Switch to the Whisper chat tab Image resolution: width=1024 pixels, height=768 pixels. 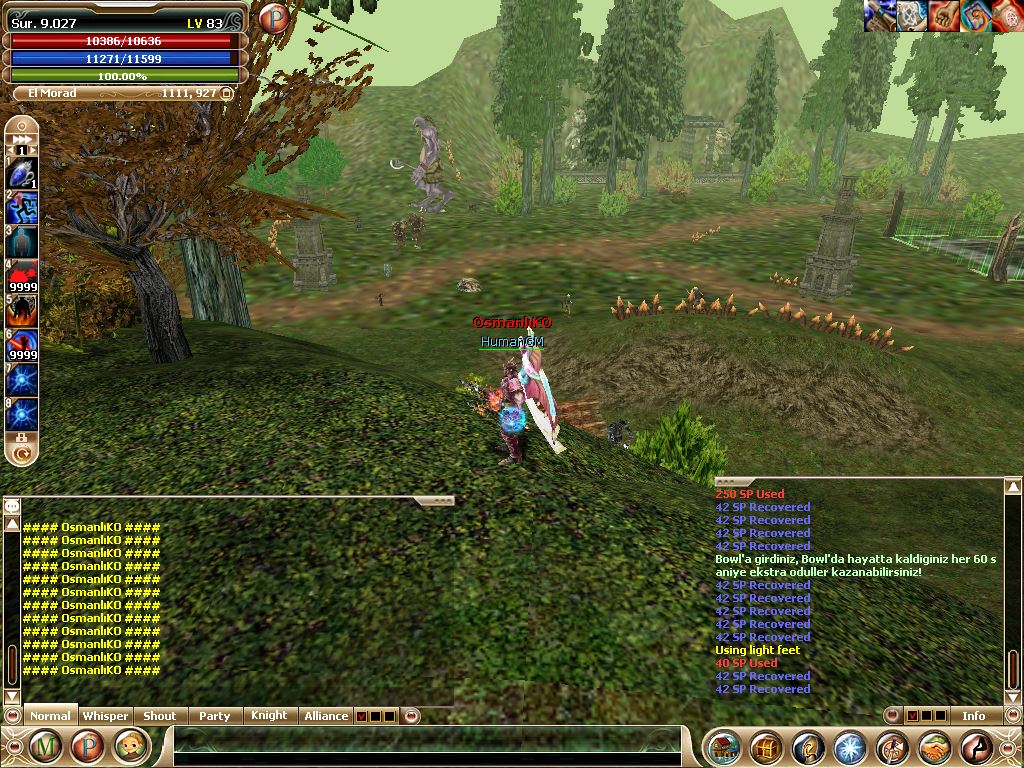tap(105, 716)
